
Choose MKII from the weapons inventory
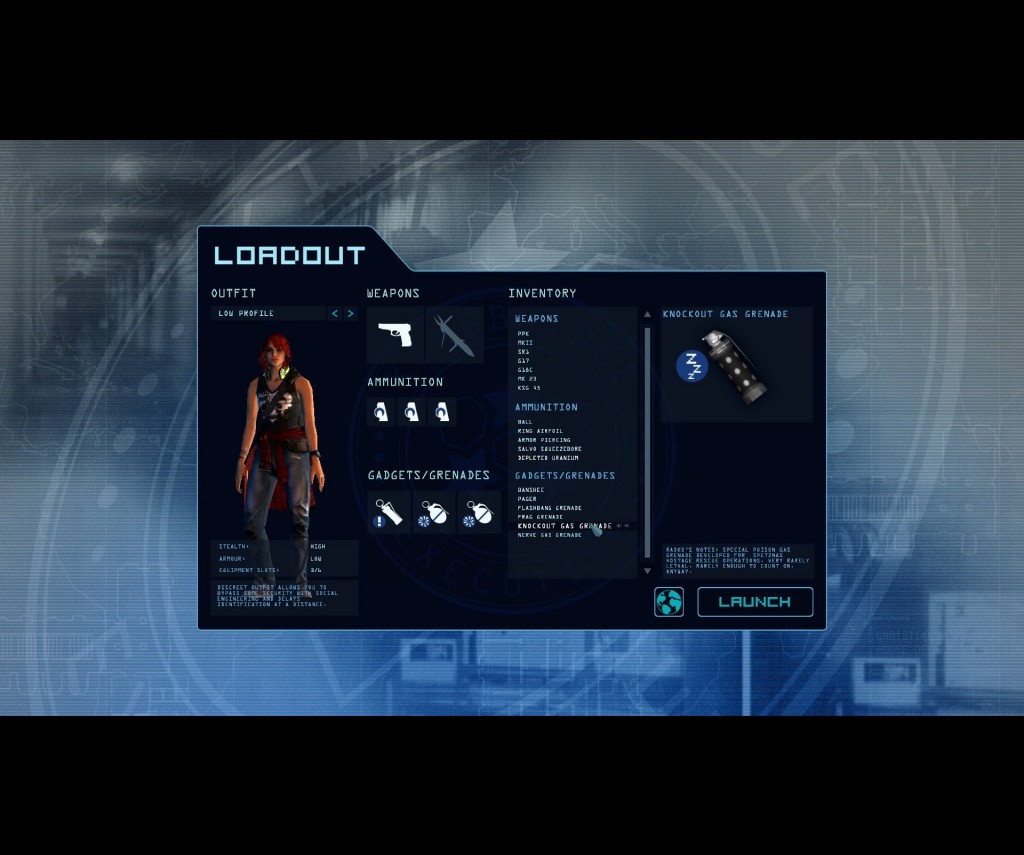point(525,343)
